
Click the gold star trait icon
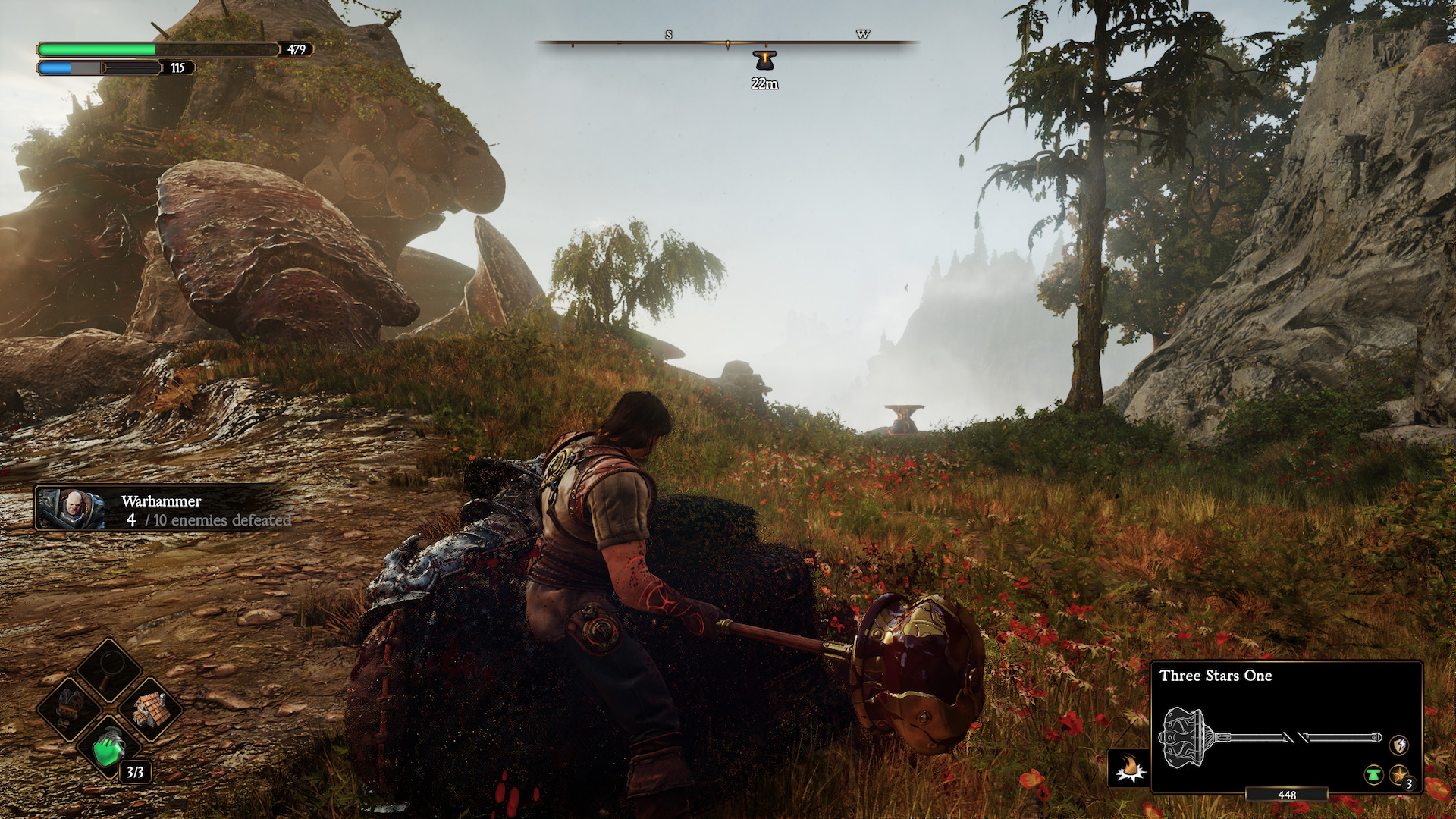tap(1399, 775)
